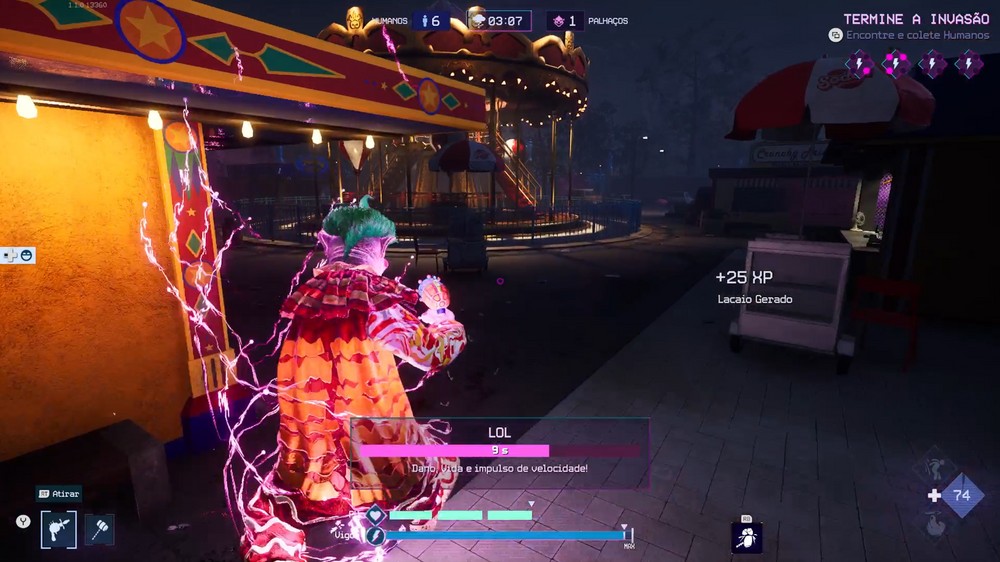Click the diamond ability showing 74

(961, 495)
